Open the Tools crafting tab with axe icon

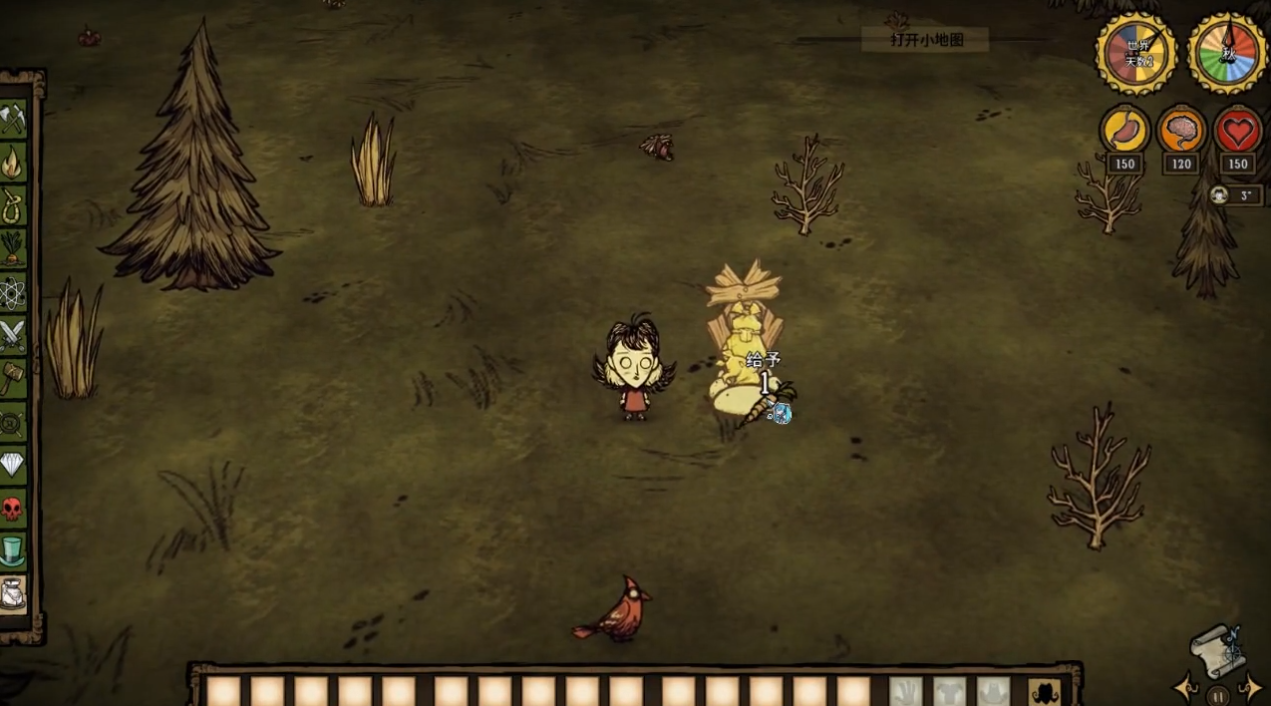point(13,119)
